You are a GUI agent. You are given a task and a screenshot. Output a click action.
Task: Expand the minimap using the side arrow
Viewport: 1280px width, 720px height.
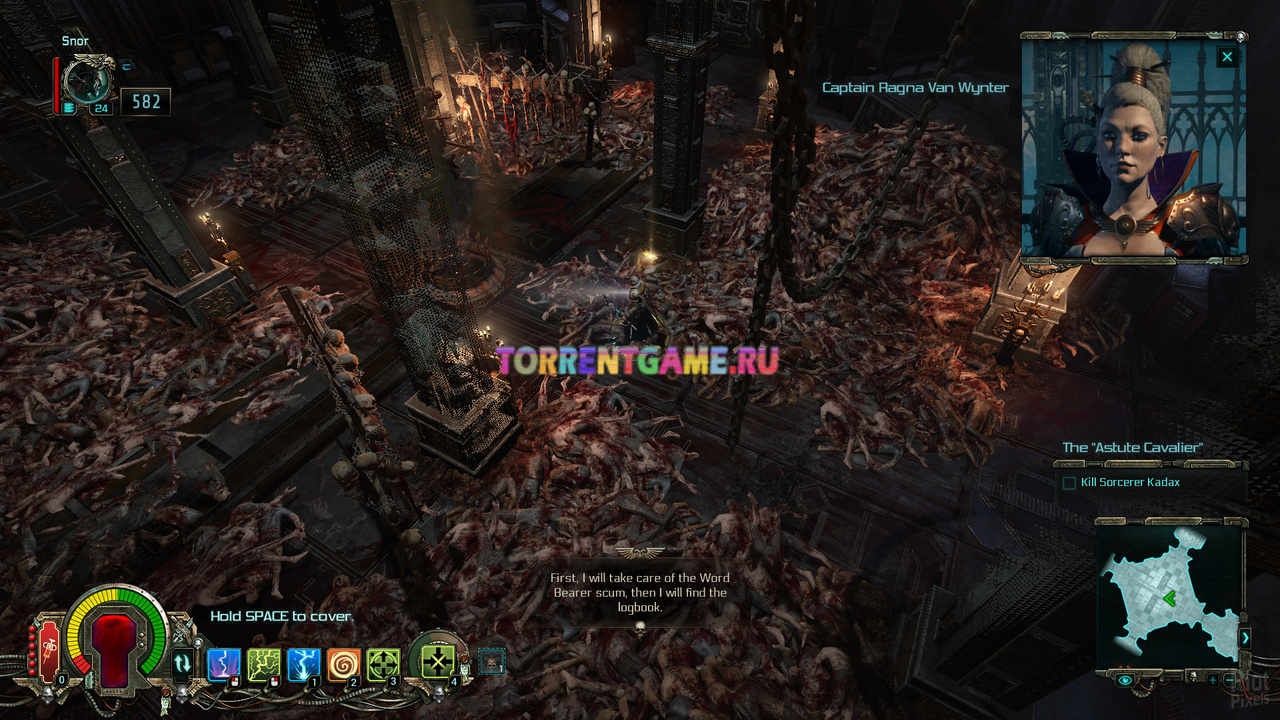(1245, 637)
